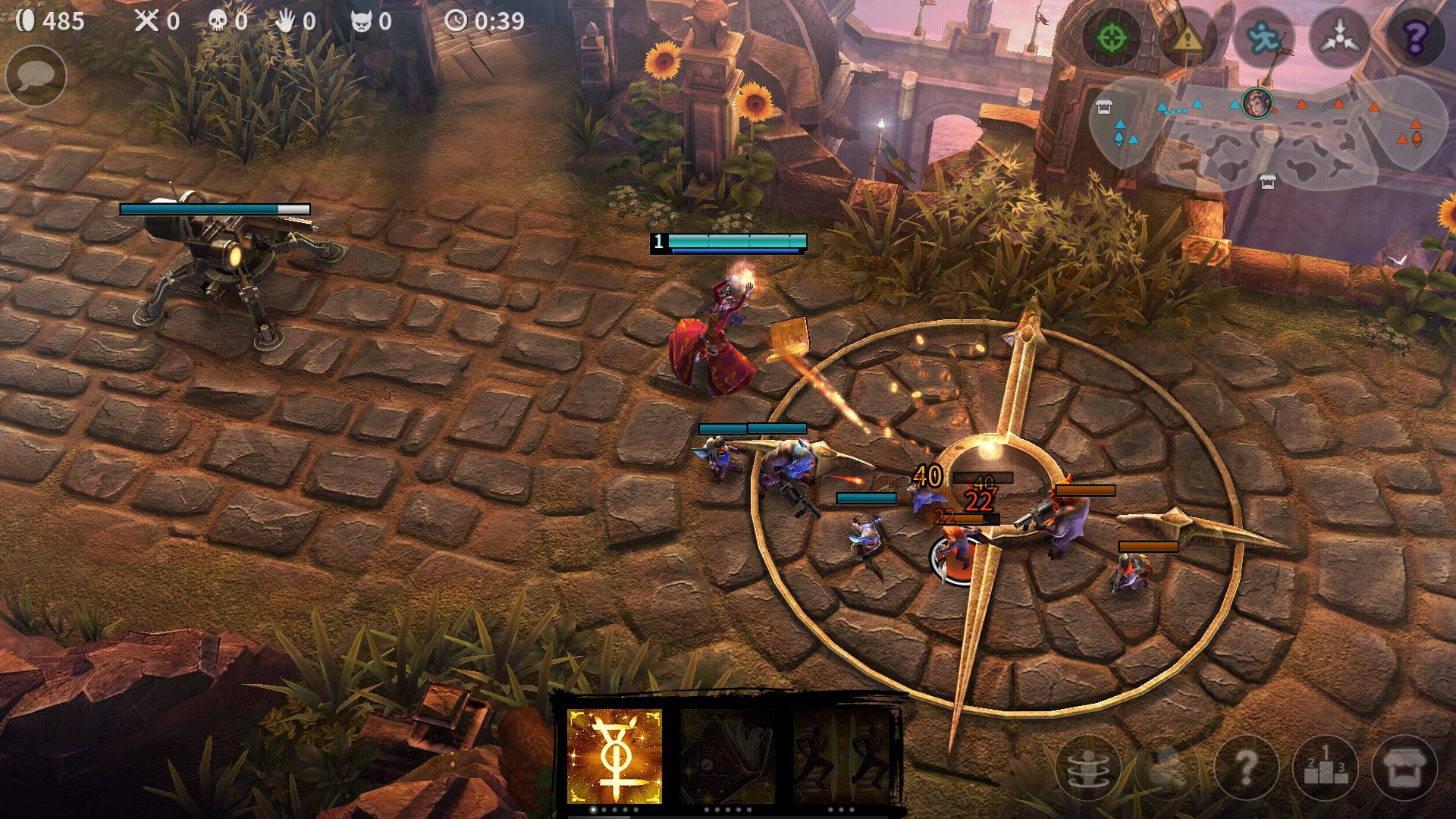
Task: Click the hero portrait on the minimap
Action: [1257, 102]
